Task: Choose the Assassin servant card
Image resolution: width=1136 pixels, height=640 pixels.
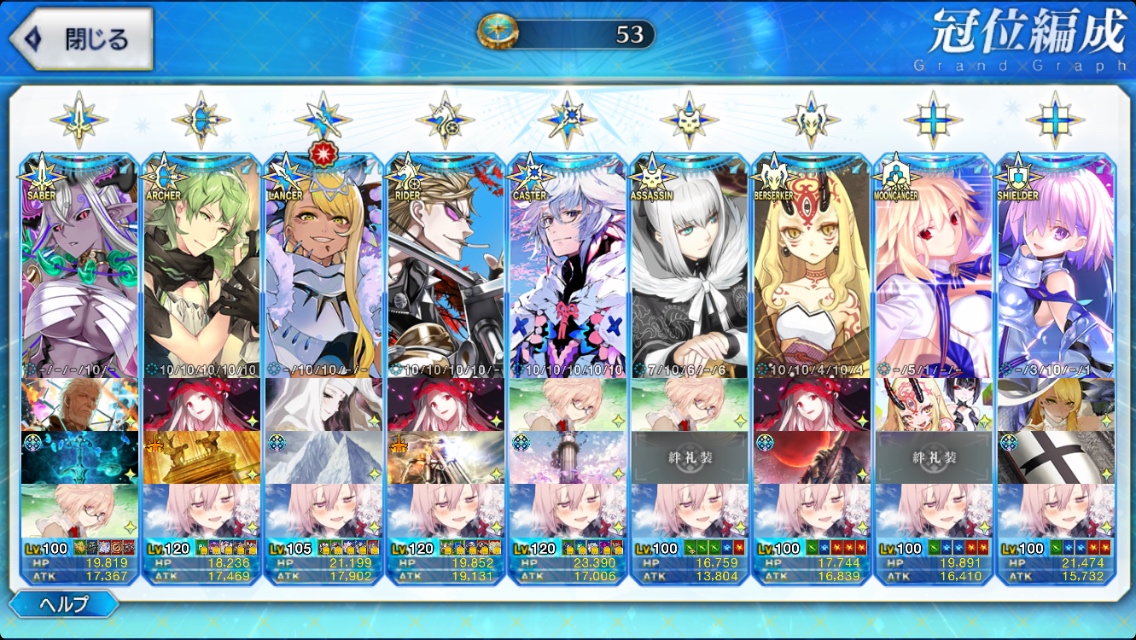Action: pos(690,270)
